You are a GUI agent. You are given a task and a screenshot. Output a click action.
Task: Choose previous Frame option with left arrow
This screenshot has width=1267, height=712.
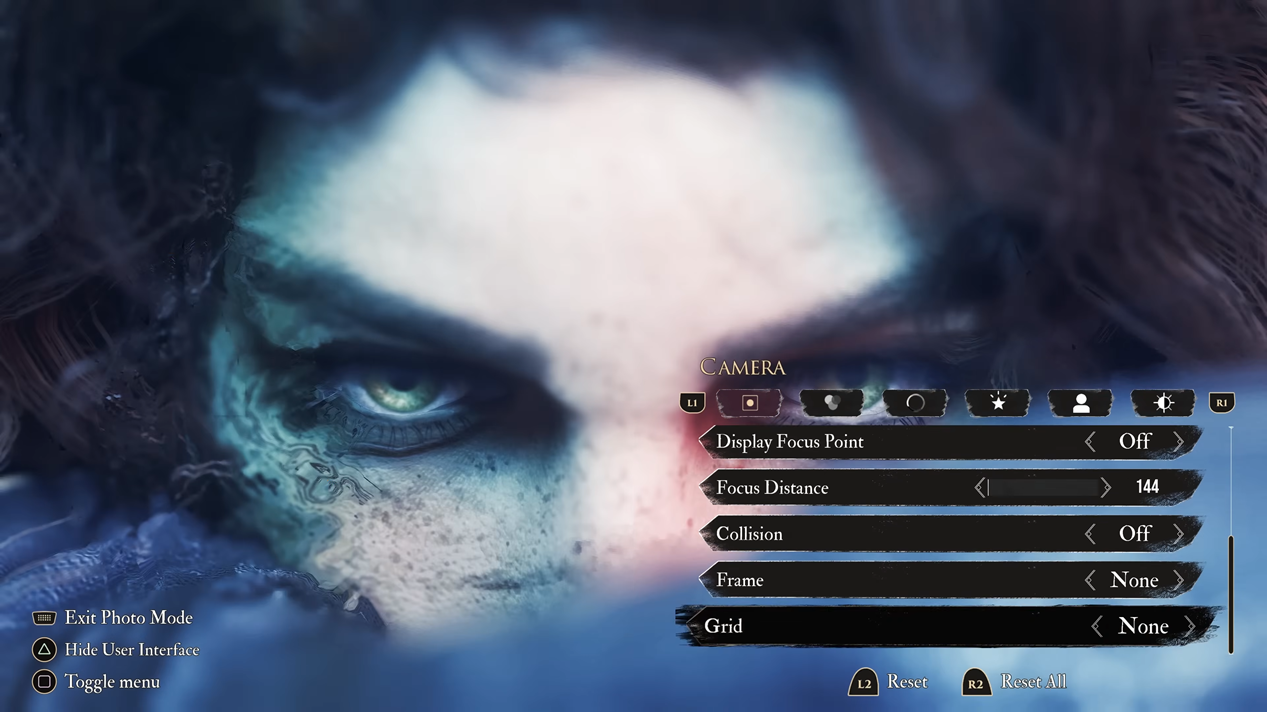(1090, 580)
